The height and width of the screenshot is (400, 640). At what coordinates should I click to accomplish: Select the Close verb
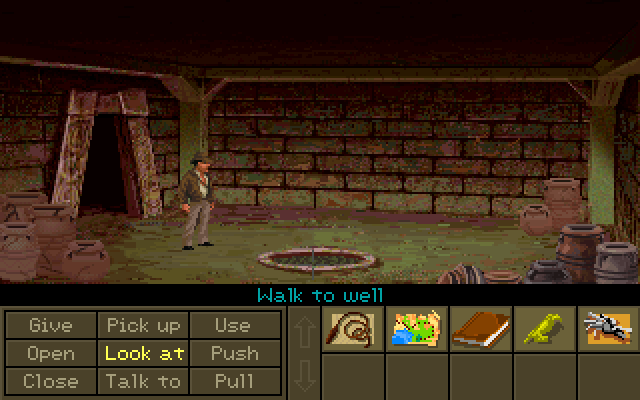[x=50, y=381]
